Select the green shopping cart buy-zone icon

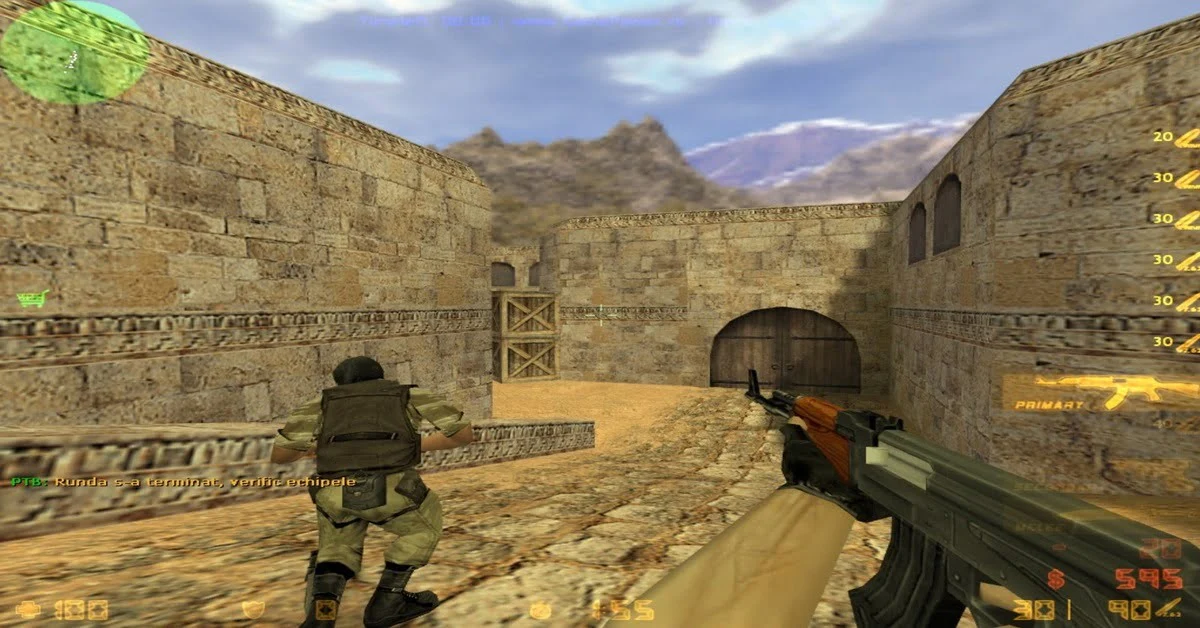[x=33, y=298]
